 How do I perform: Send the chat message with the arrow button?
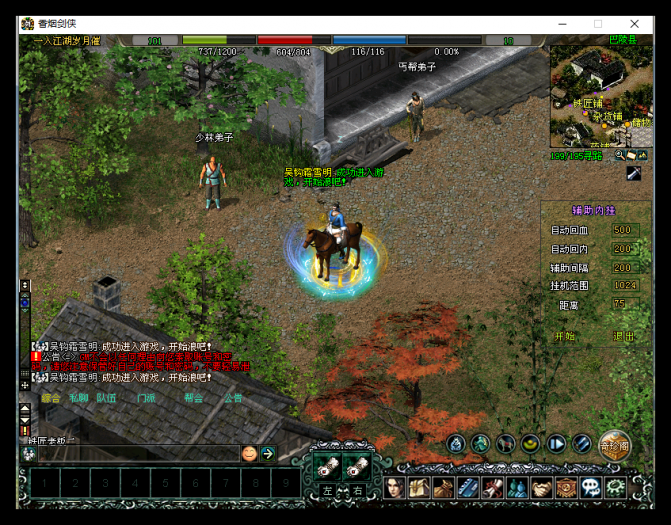268,454
